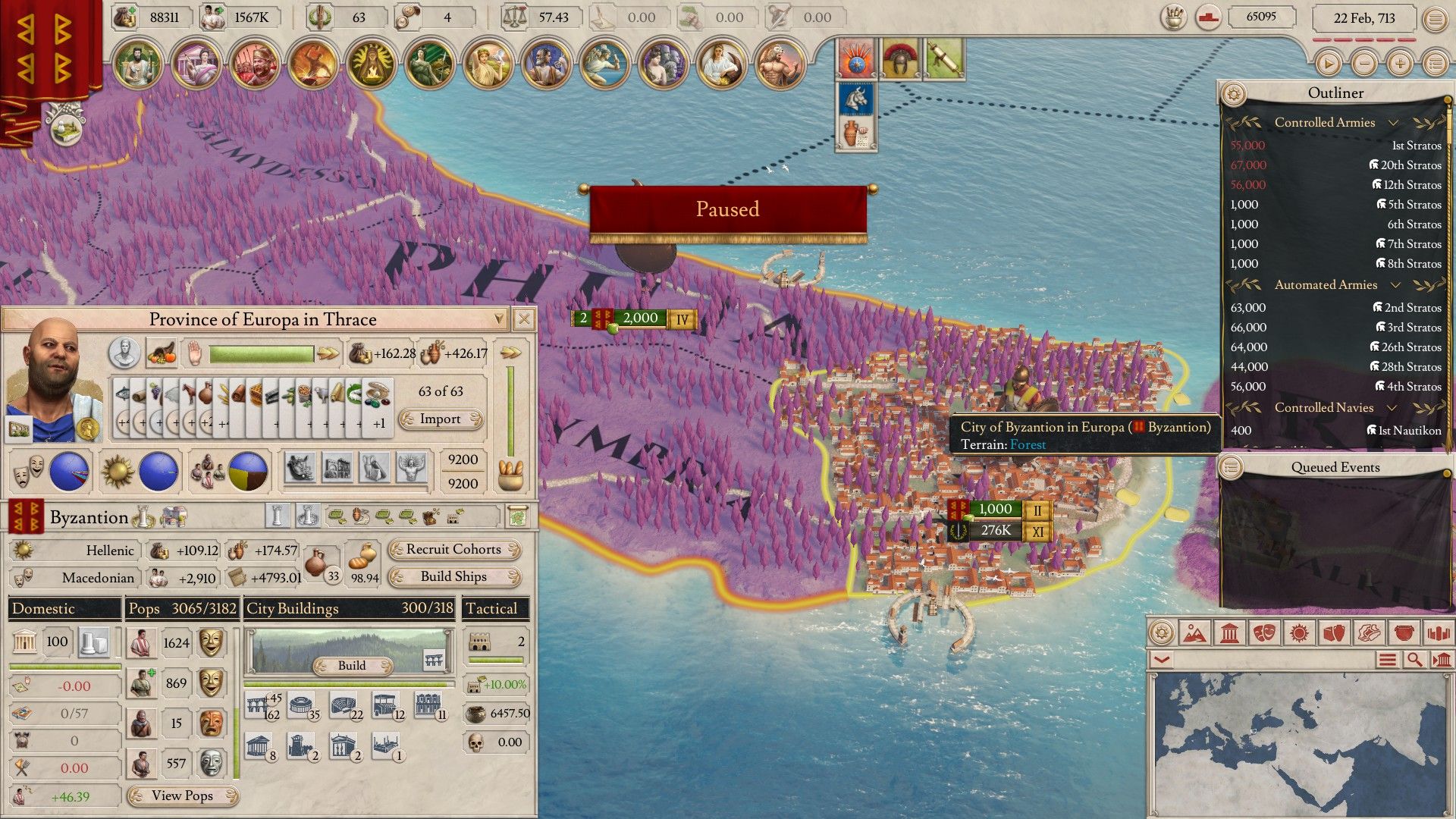View Pops of the city
This screenshot has height=819, width=1456.
(182, 795)
